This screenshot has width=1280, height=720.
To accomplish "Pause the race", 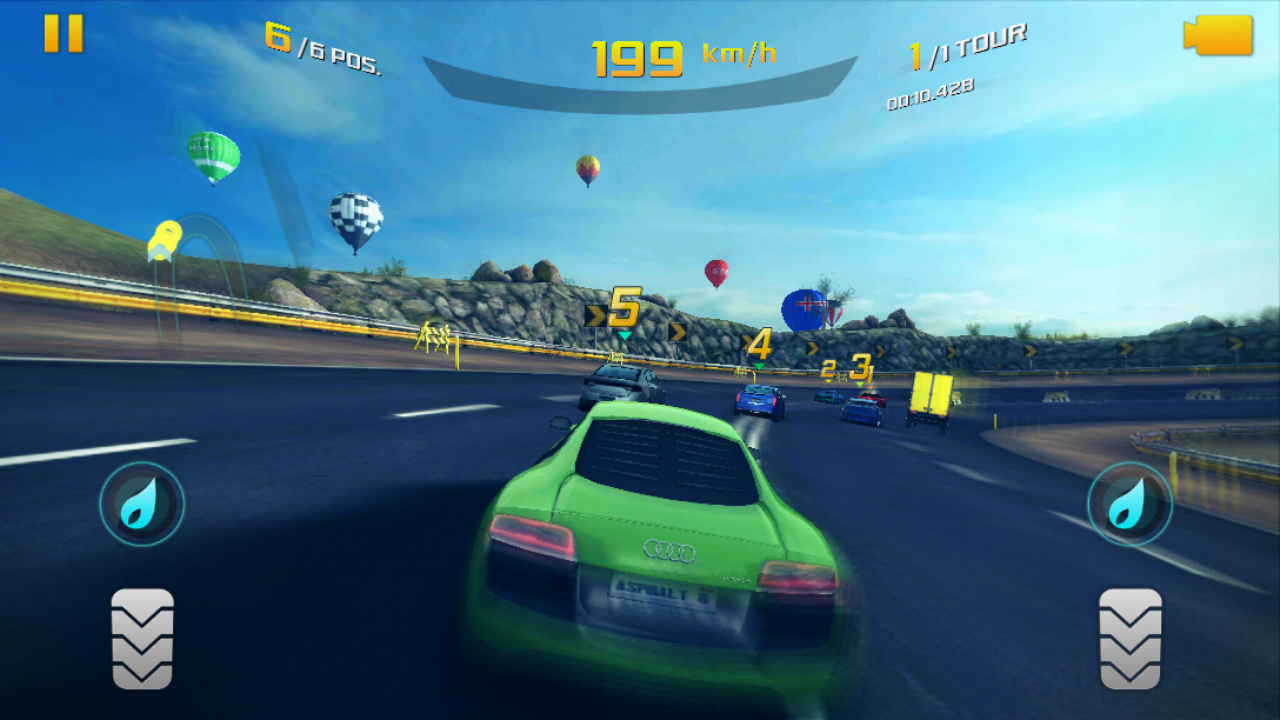I will coord(63,34).
